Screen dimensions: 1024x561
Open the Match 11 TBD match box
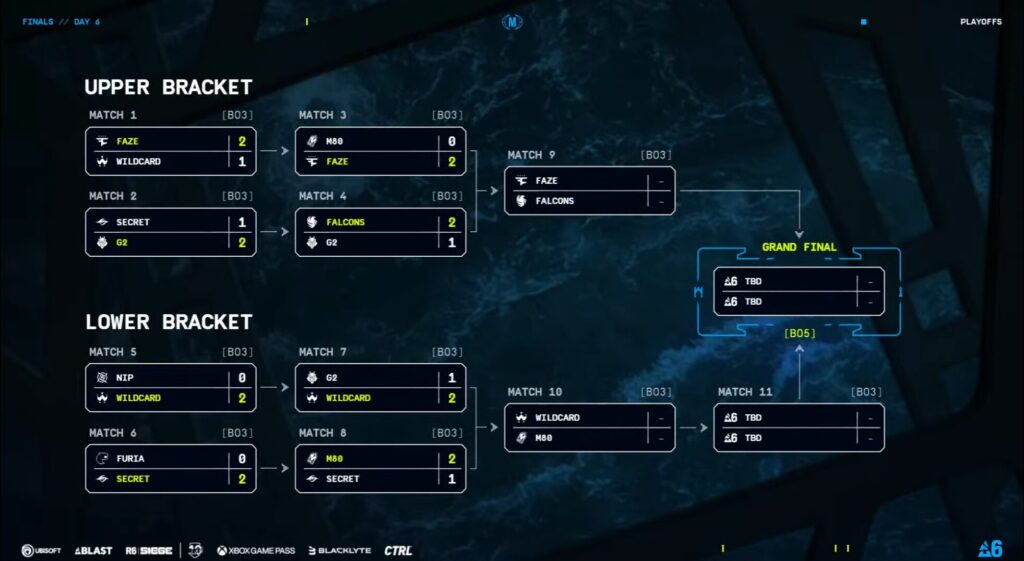pyautogui.click(x=798, y=427)
